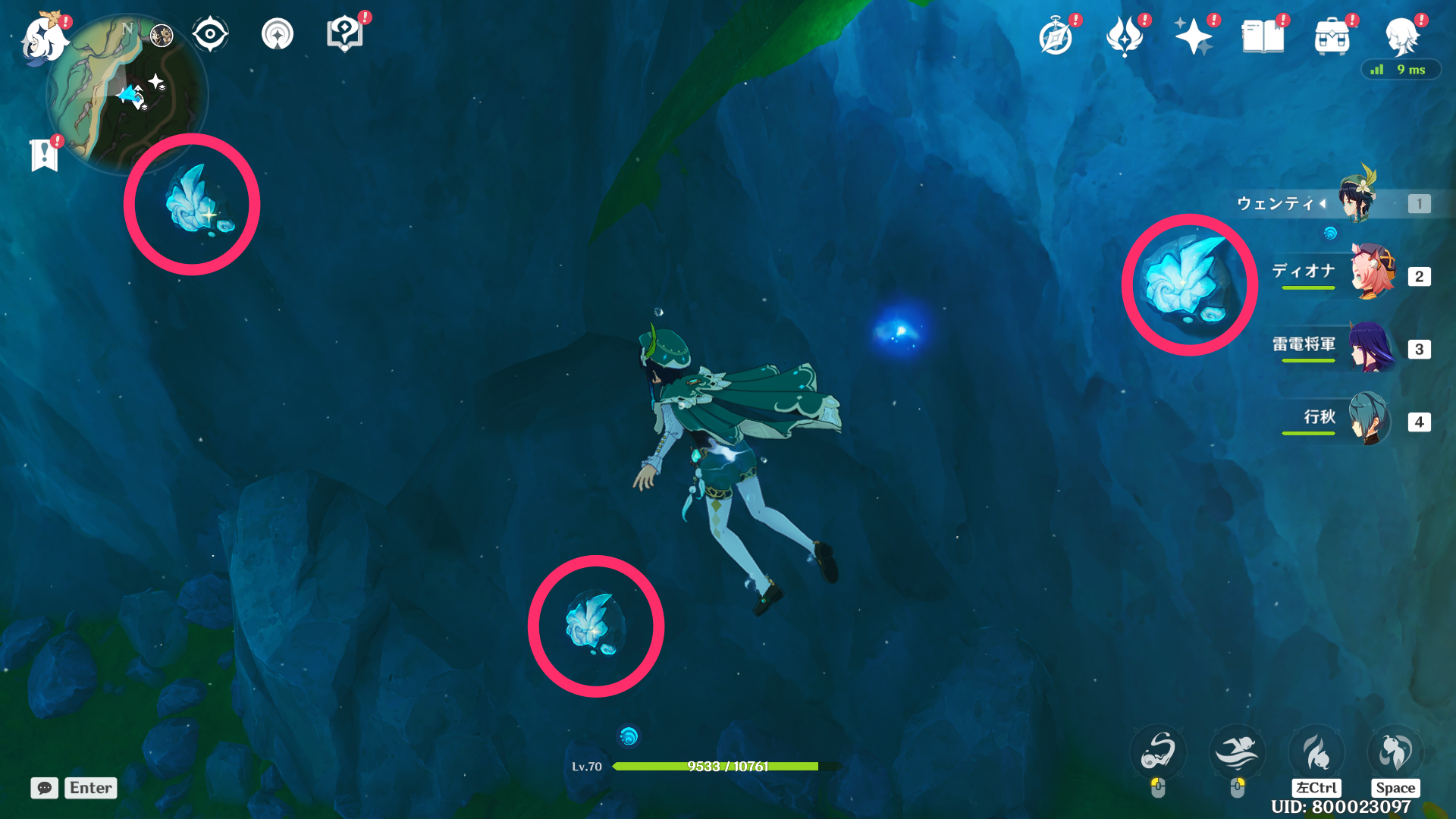Click the Enter chat button
This screenshot has height=819, width=1456.
[90, 788]
